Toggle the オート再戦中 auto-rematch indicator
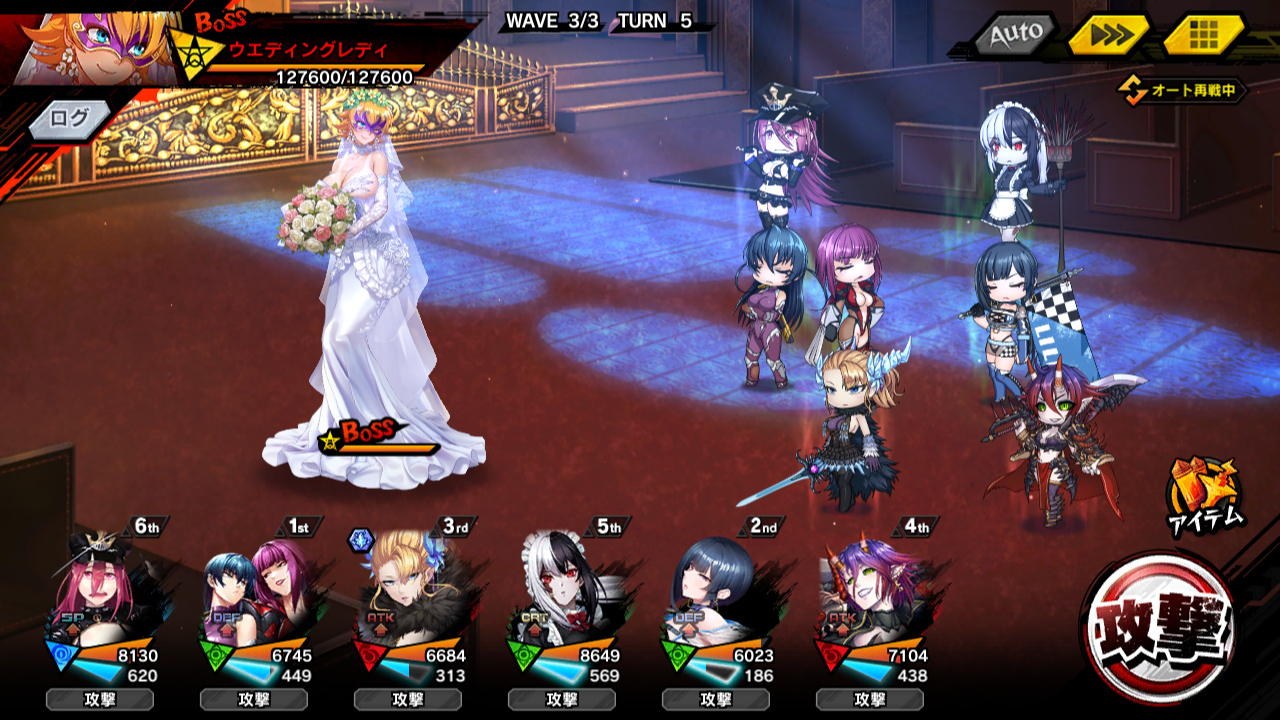The width and height of the screenshot is (1280, 720). [x=1183, y=91]
